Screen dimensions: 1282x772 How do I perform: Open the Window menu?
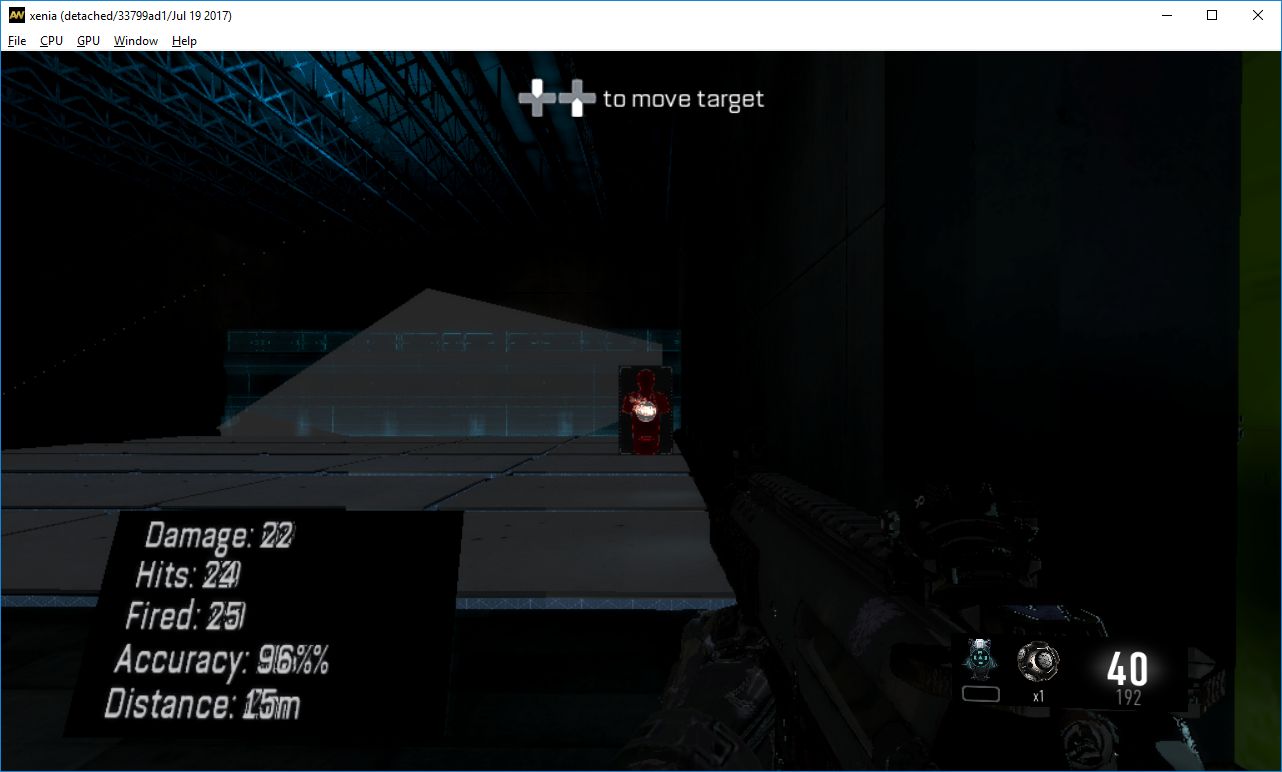[135, 41]
